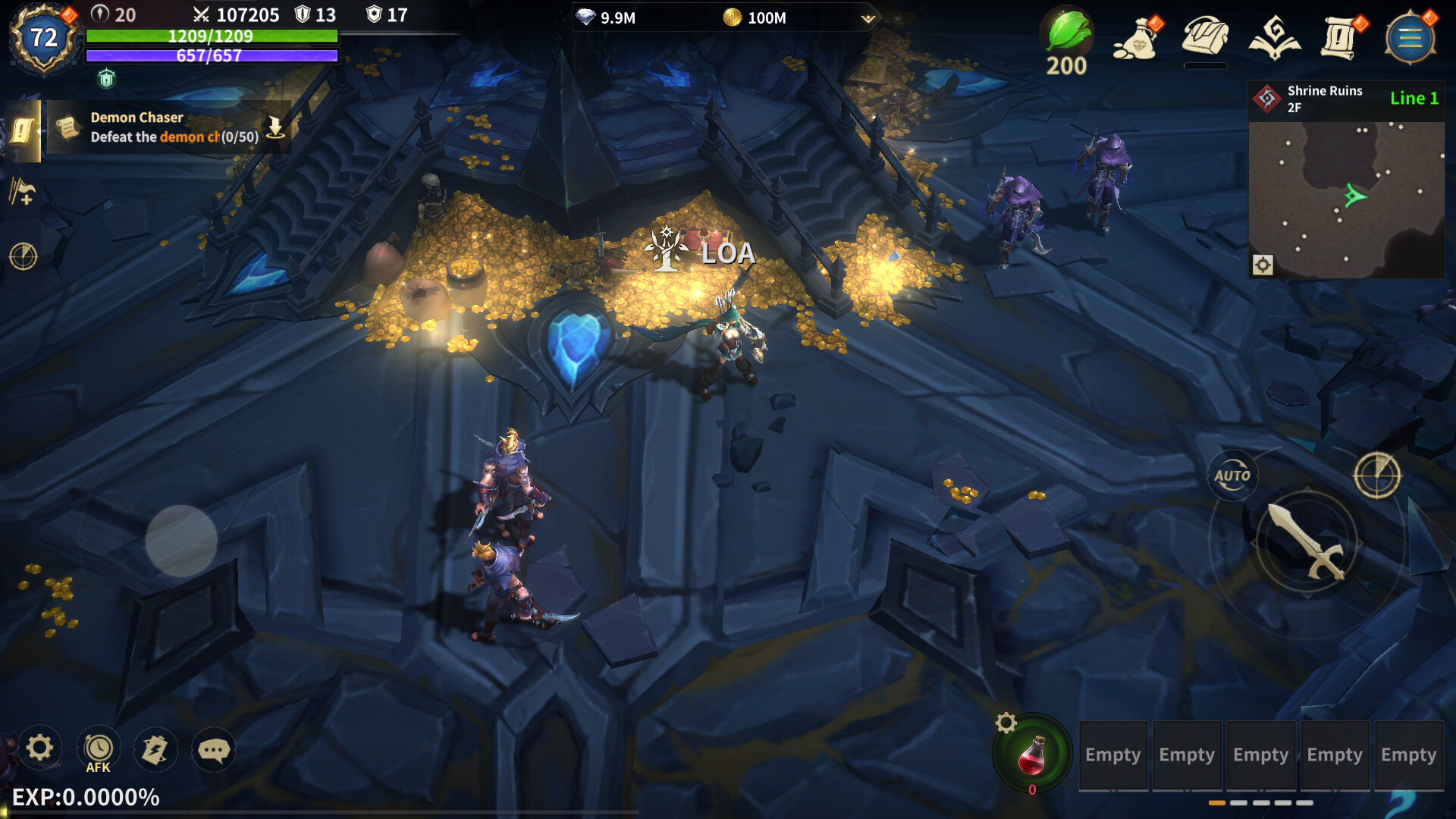1456x819 pixels.
Task: Expand the minimap locator arrow icon
Action: pyautogui.click(x=1261, y=264)
